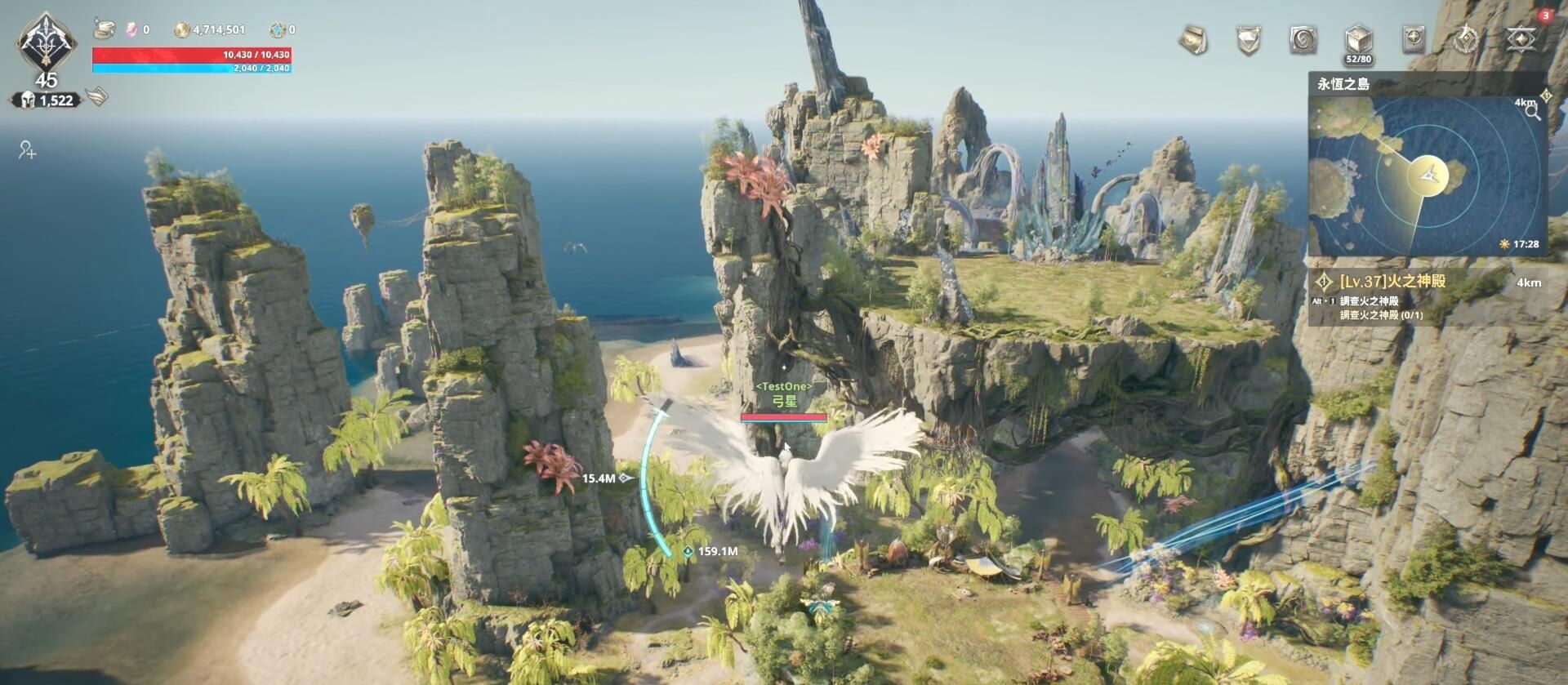Open the hexagram menu icon with red badge
The image size is (1568, 685).
pyautogui.click(x=1521, y=39)
